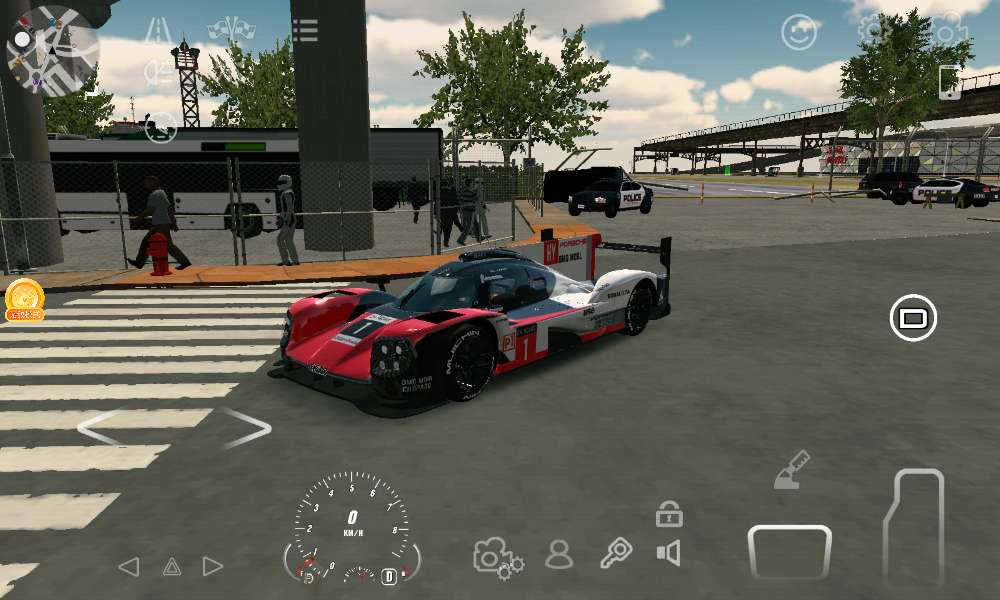
Task: Open the circular minimap
Action: 52,50
